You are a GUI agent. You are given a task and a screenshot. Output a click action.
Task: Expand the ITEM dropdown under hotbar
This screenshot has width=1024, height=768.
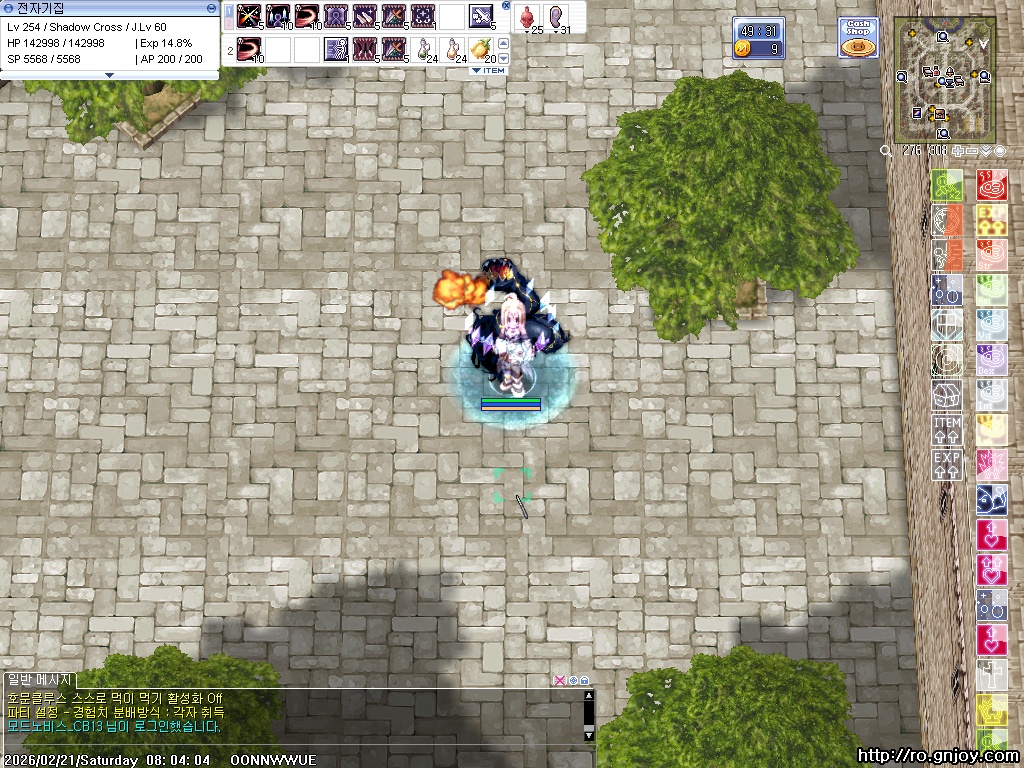(x=489, y=70)
